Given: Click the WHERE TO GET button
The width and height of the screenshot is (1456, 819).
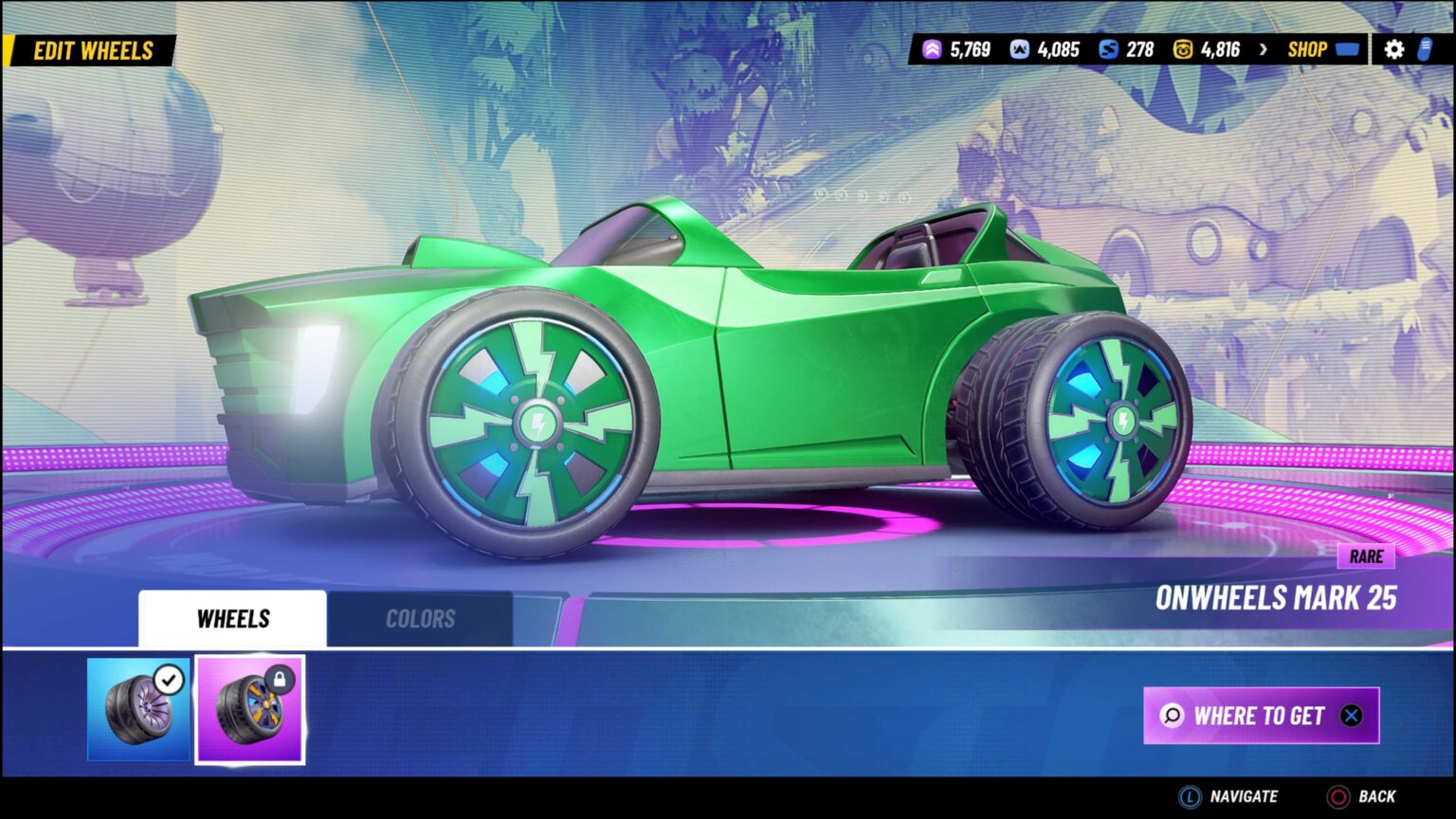Looking at the screenshot, I should click(x=1261, y=717).
